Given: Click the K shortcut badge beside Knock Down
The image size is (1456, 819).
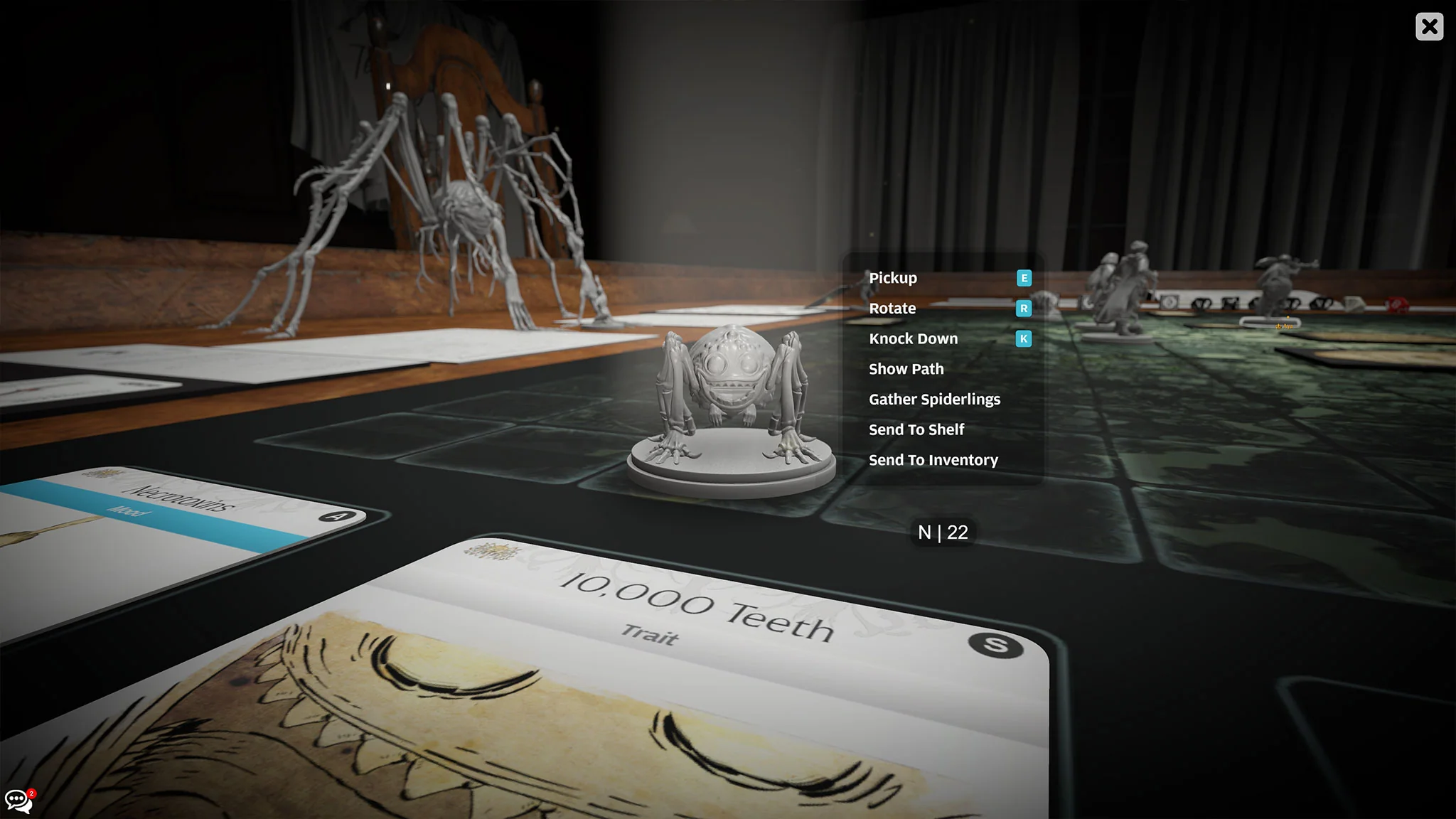Looking at the screenshot, I should coord(1023,340).
